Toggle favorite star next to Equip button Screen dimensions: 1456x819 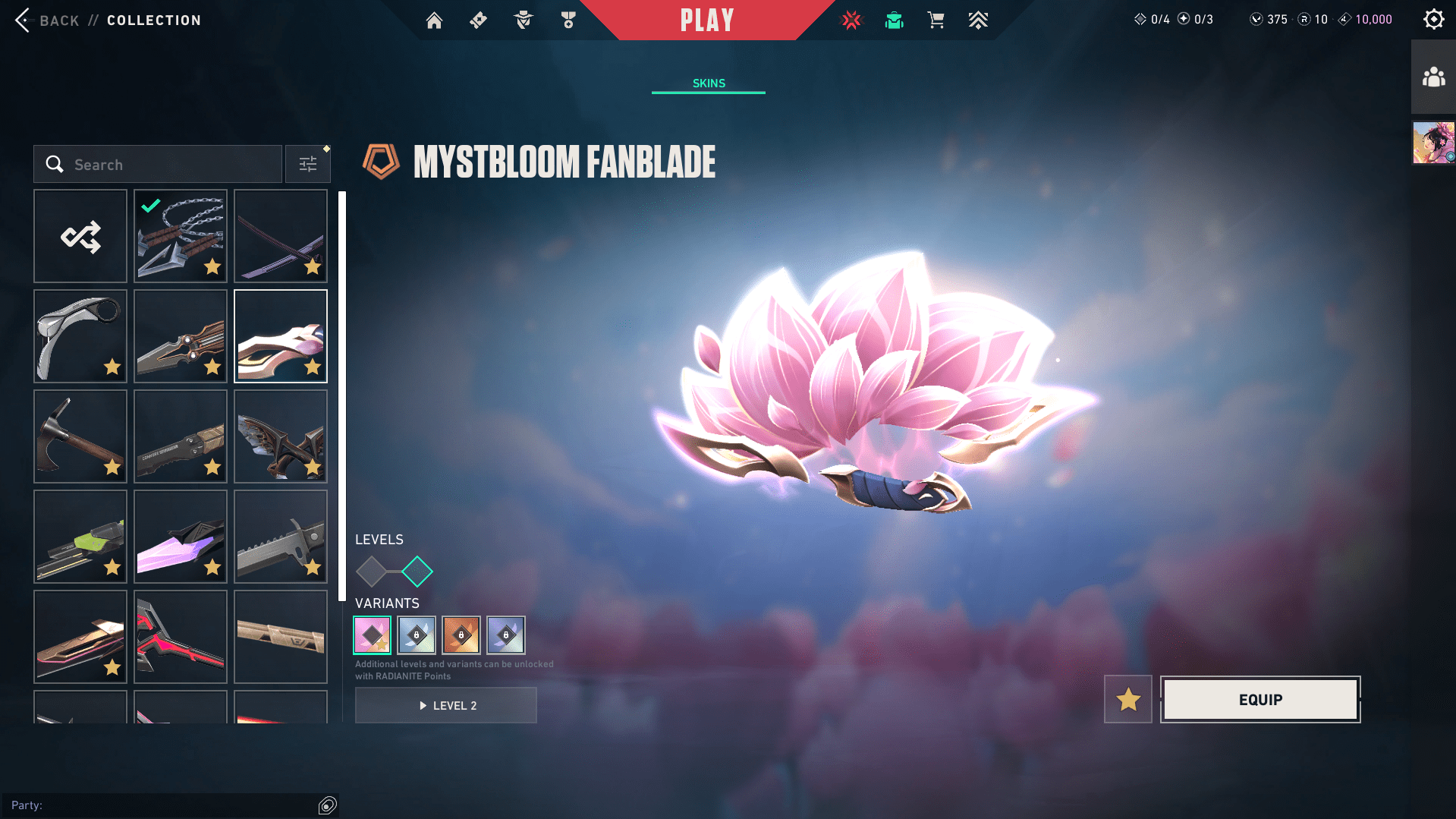click(x=1127, y=699)
